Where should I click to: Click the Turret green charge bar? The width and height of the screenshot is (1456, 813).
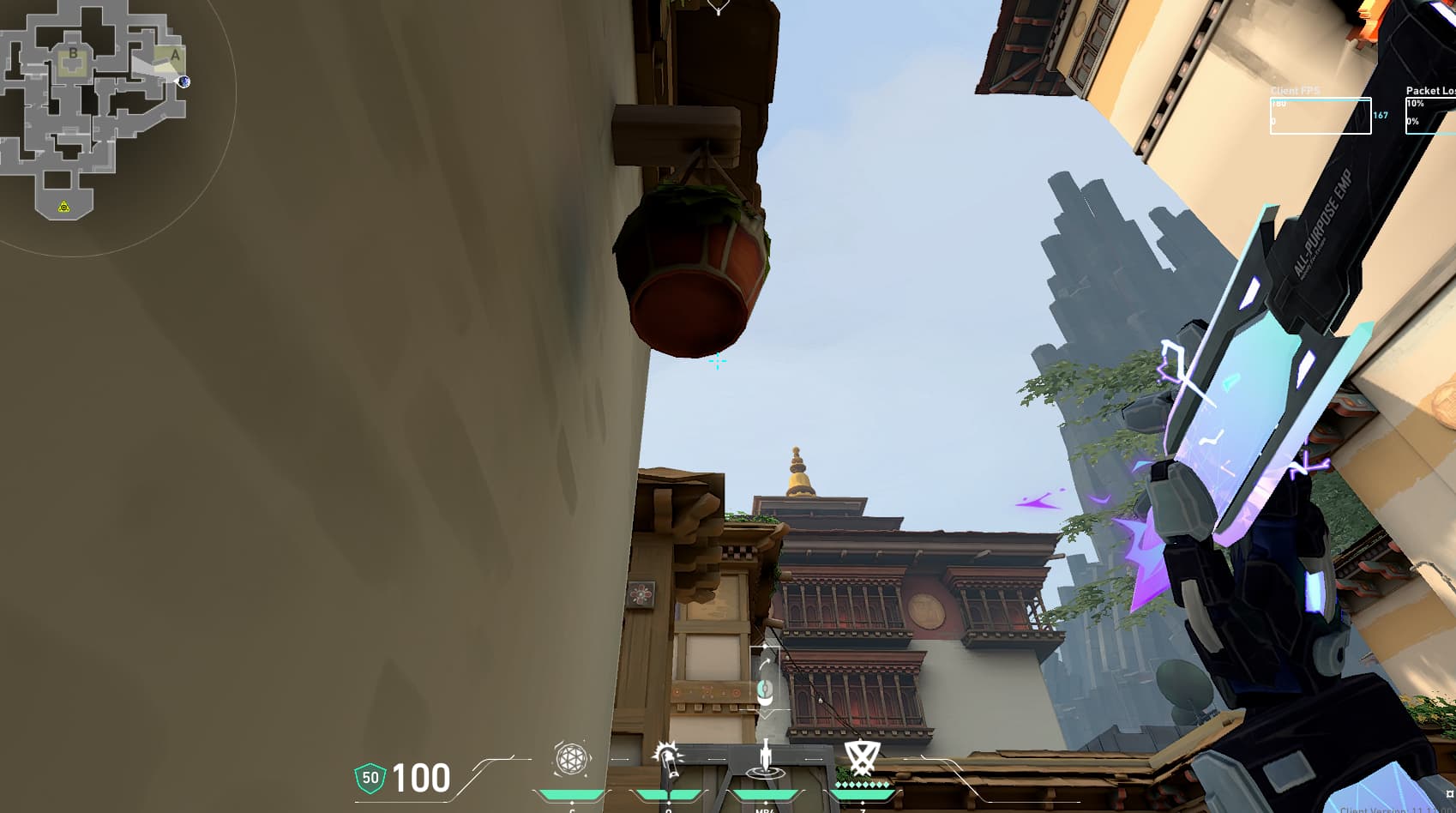point(766,794)
